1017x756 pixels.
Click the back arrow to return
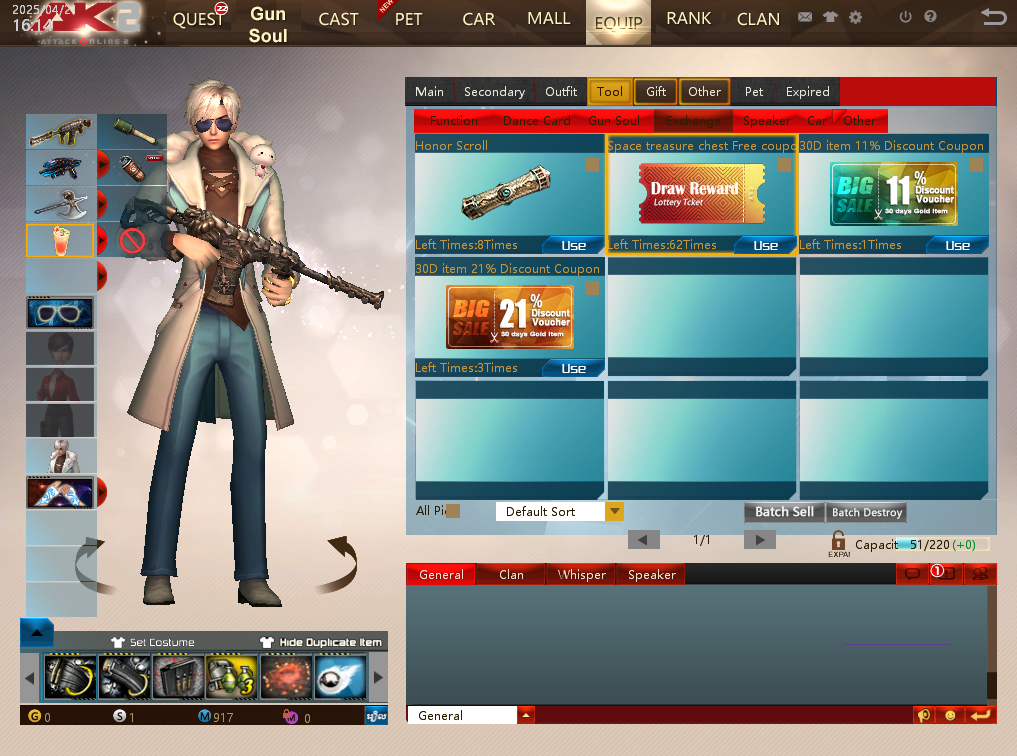click(993, 17)
